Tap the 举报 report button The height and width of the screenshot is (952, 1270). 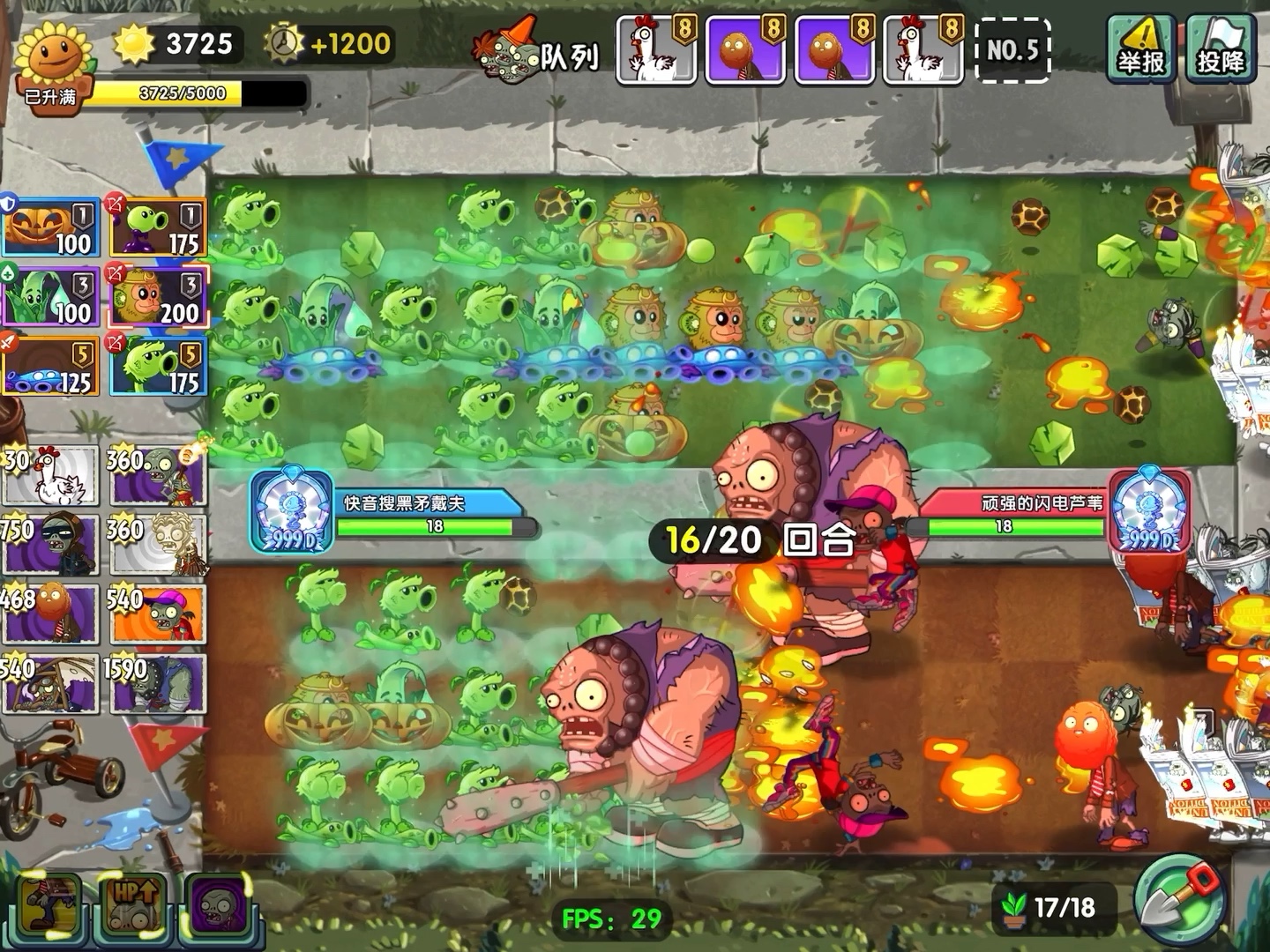(1140, 50)
